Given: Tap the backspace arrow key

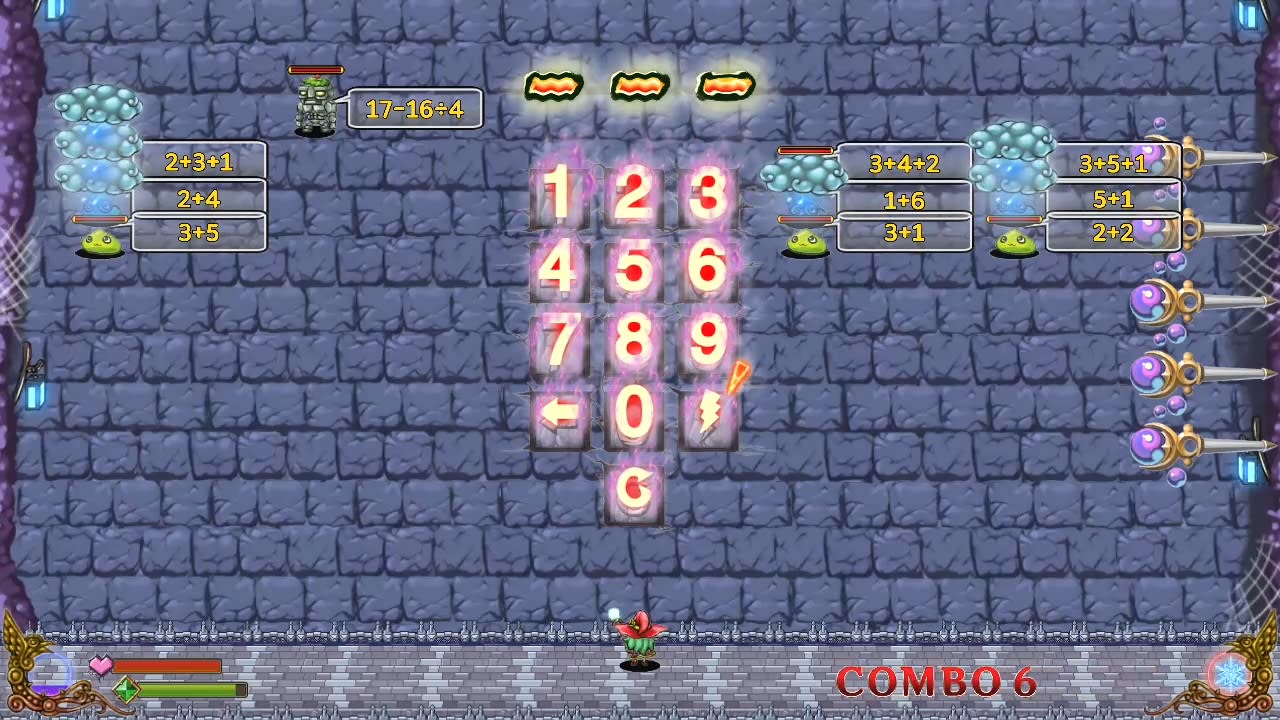Looking at the screenshot, I should click(557, 417).
